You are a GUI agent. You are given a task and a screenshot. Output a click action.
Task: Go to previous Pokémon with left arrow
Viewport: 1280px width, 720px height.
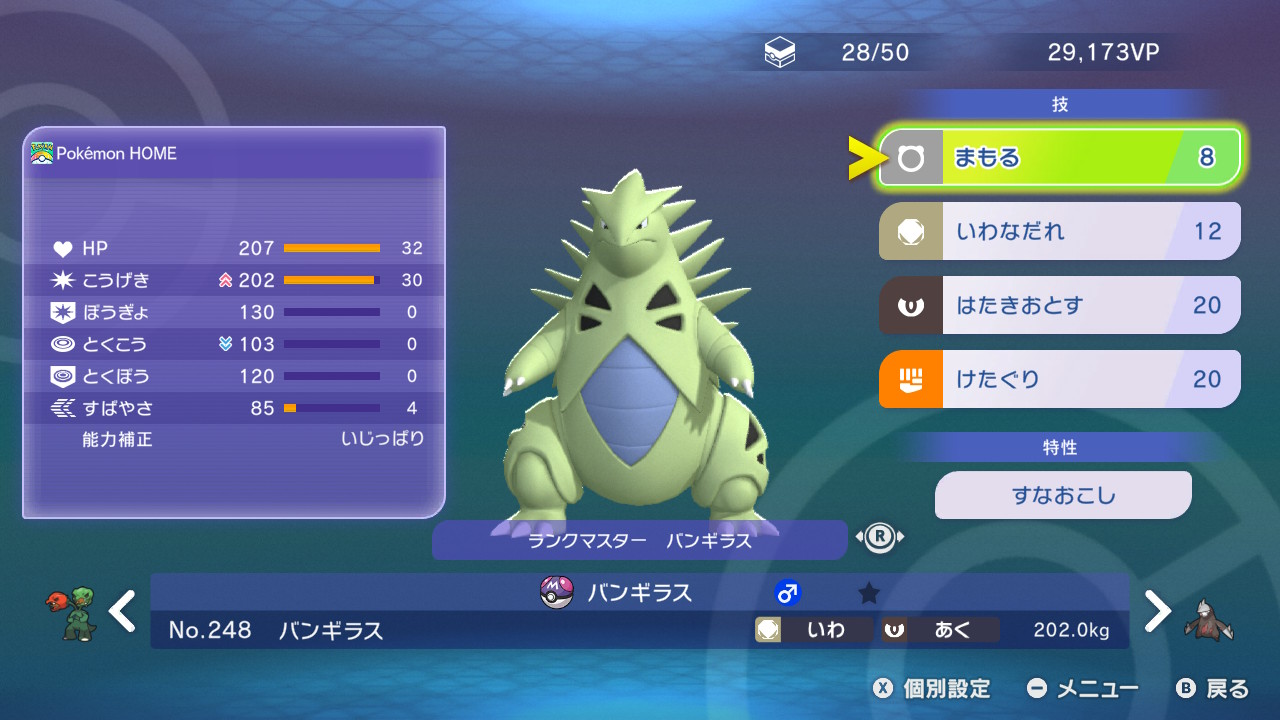(123, 611)
